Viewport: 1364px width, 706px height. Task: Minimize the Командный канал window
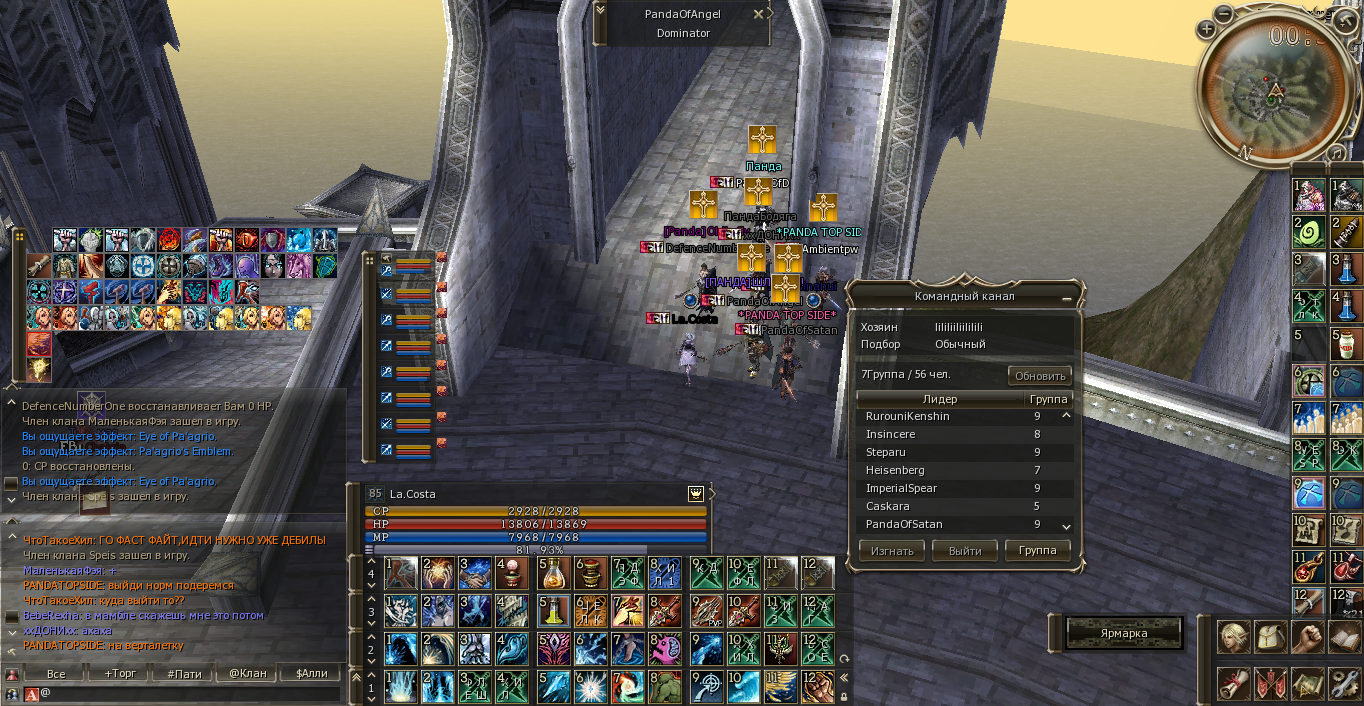pos(1067,298)
